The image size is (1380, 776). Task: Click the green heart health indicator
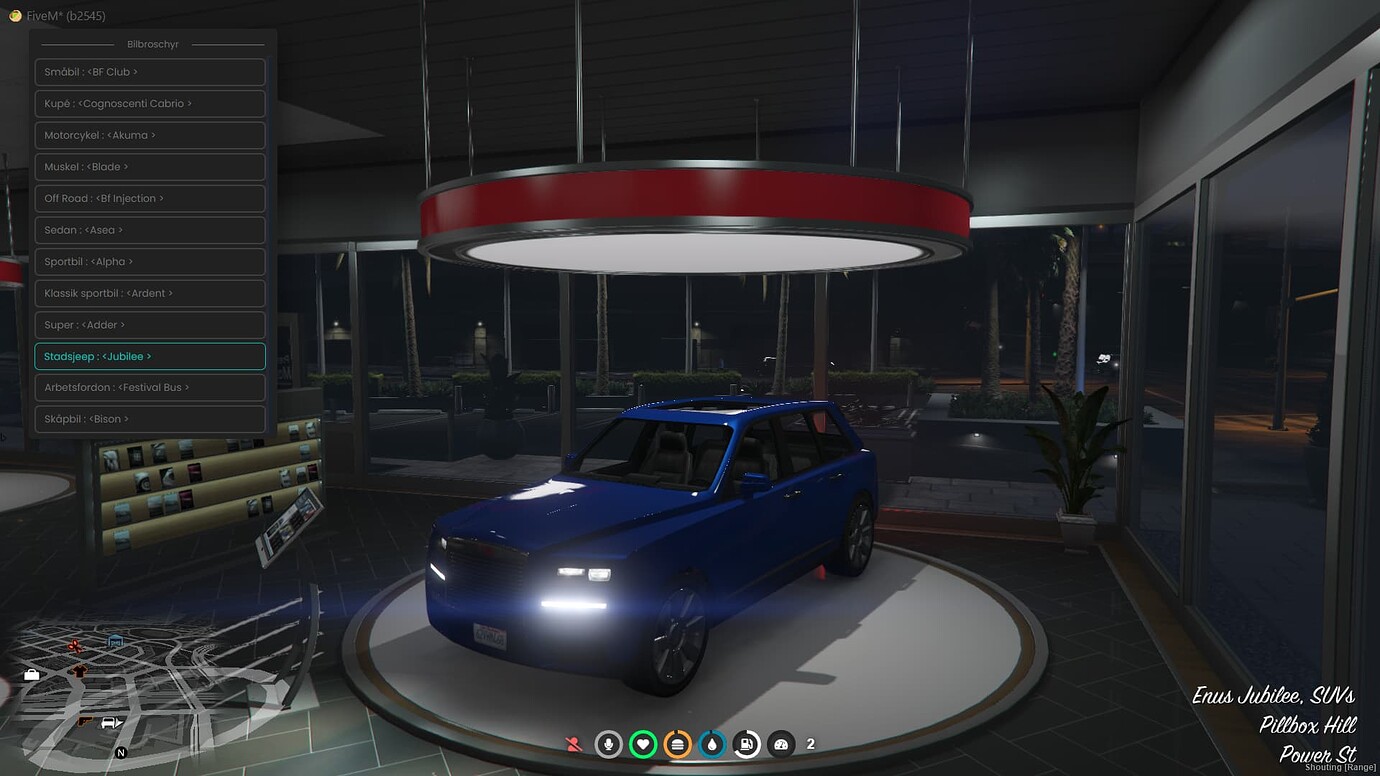(643, 744)
